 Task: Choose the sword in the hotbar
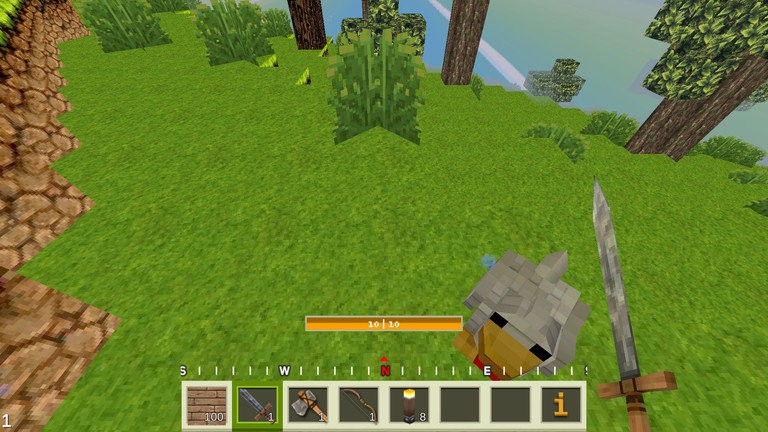[257, 405]
